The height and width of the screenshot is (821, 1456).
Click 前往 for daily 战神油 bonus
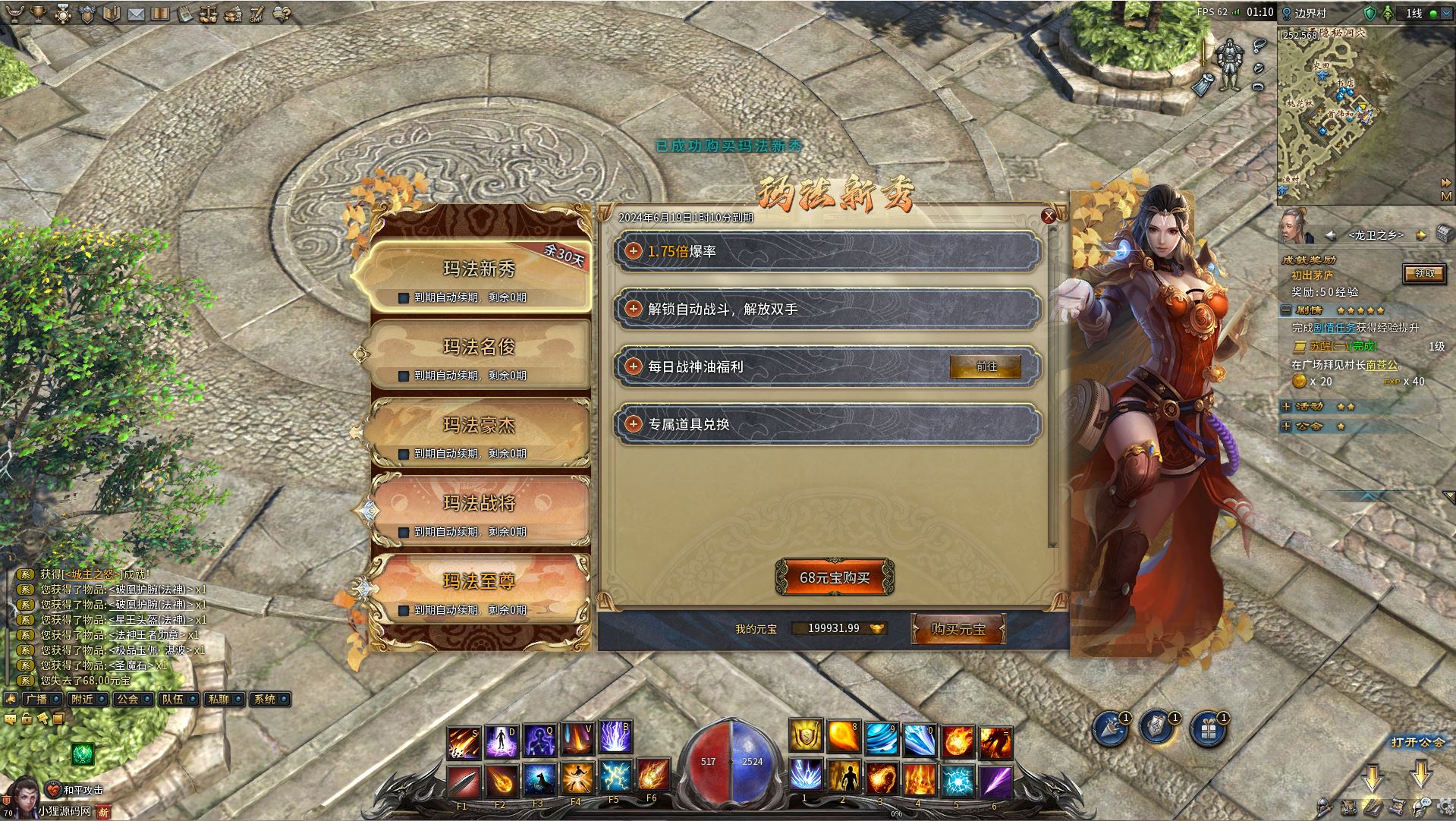click(x=986, y=366)
